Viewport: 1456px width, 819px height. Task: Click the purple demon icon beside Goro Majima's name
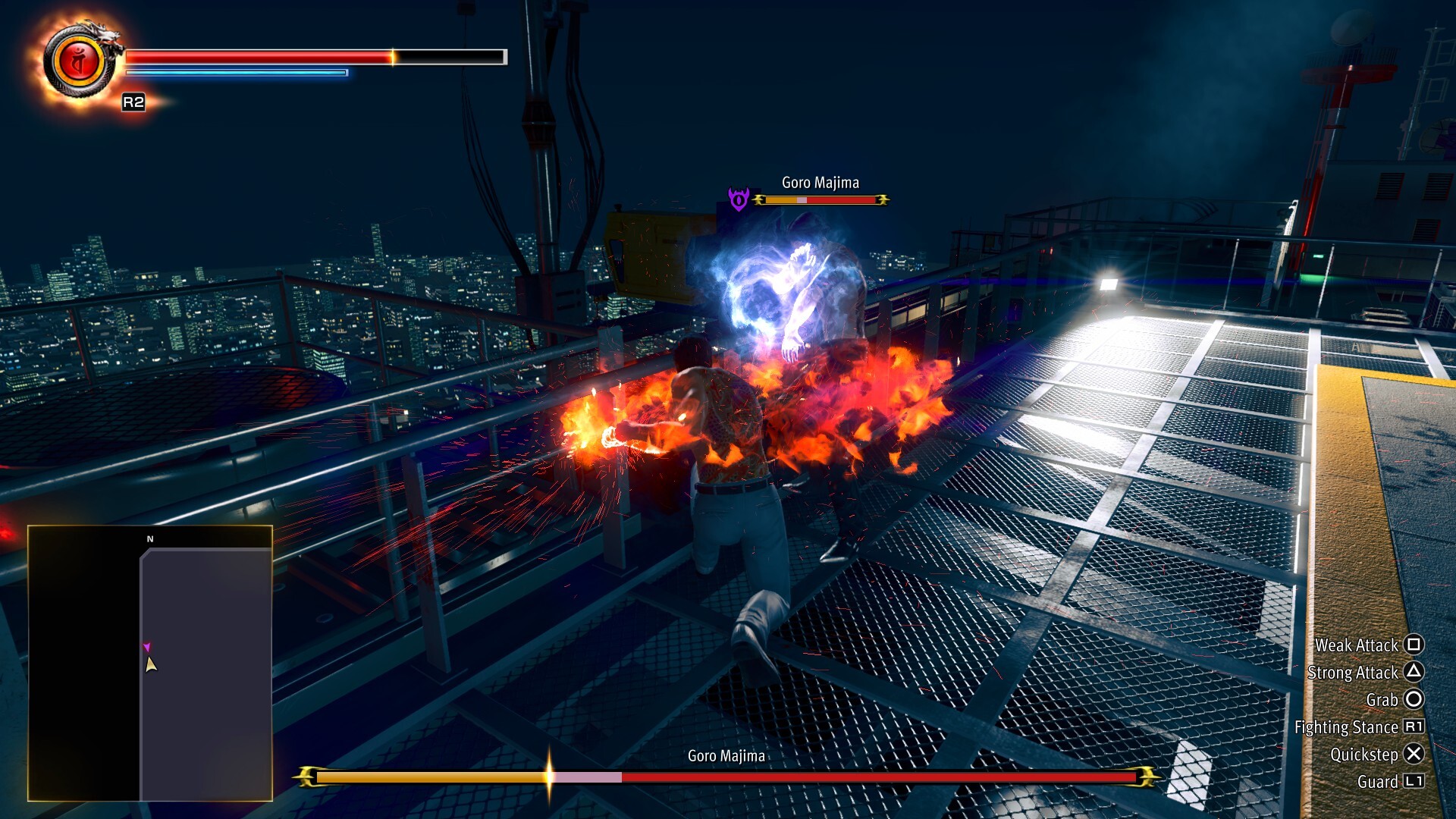[739, 199]
